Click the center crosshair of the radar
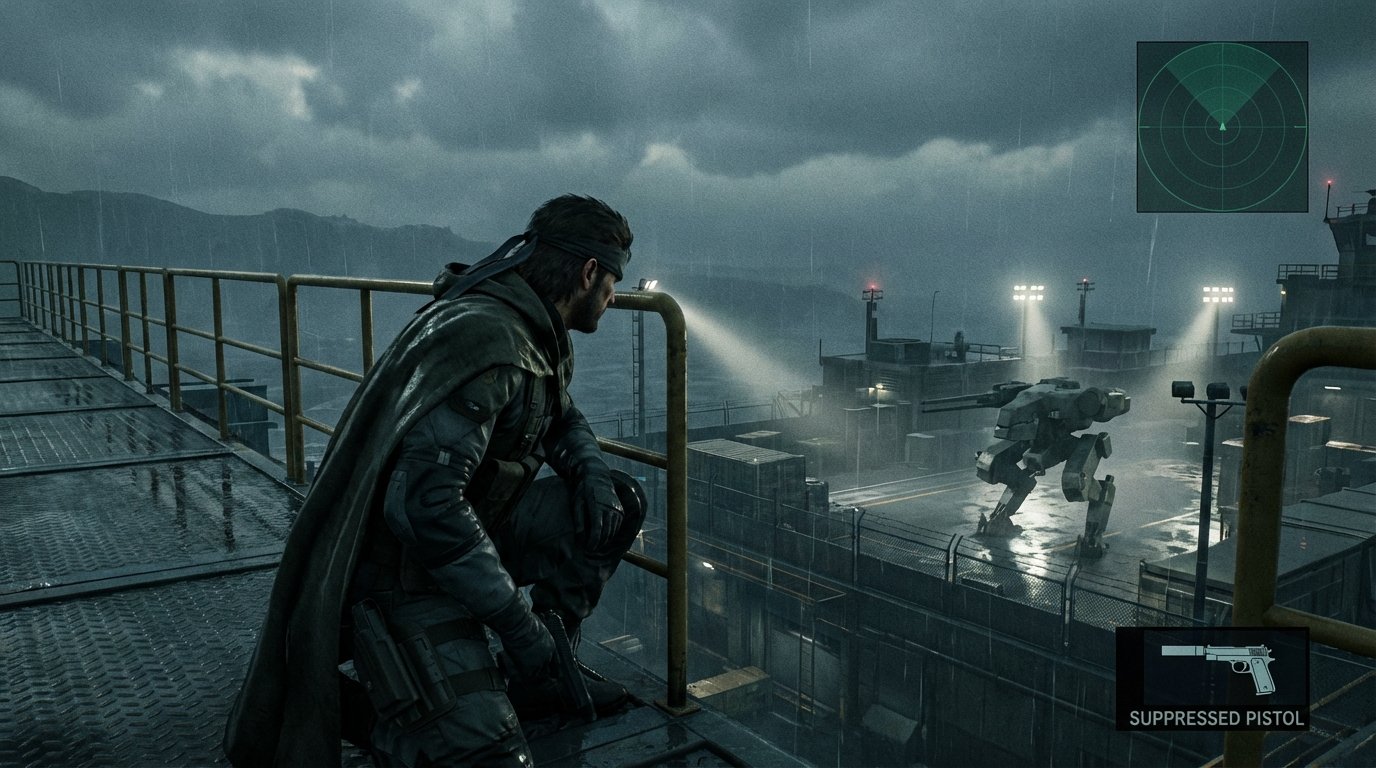This screenshot has height=768, width=1376. (1223, 126)
